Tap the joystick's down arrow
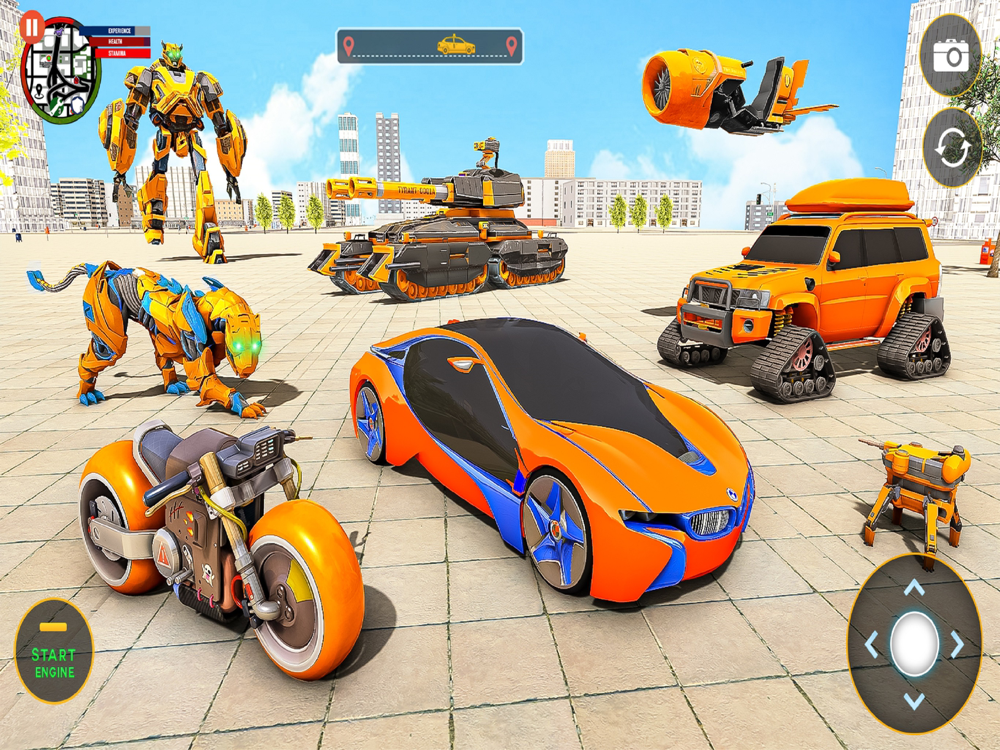This screenshot has width=1000, height=750. (914, 700)
